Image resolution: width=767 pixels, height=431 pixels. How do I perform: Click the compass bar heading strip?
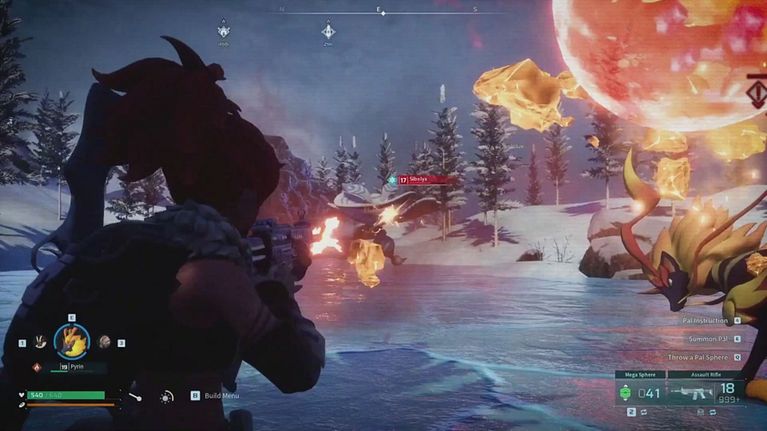click(x=383, y=12)
